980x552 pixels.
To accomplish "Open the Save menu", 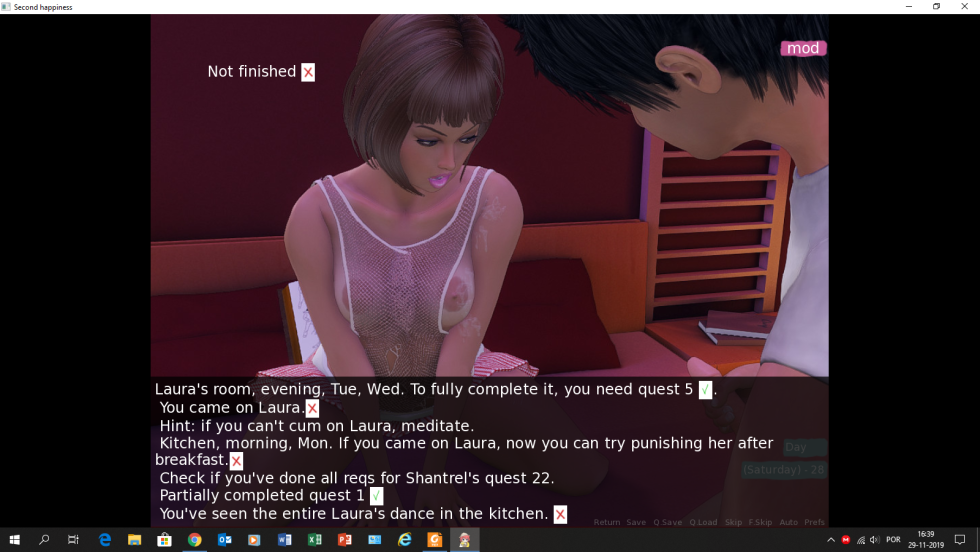I will (x=636, y=522).
